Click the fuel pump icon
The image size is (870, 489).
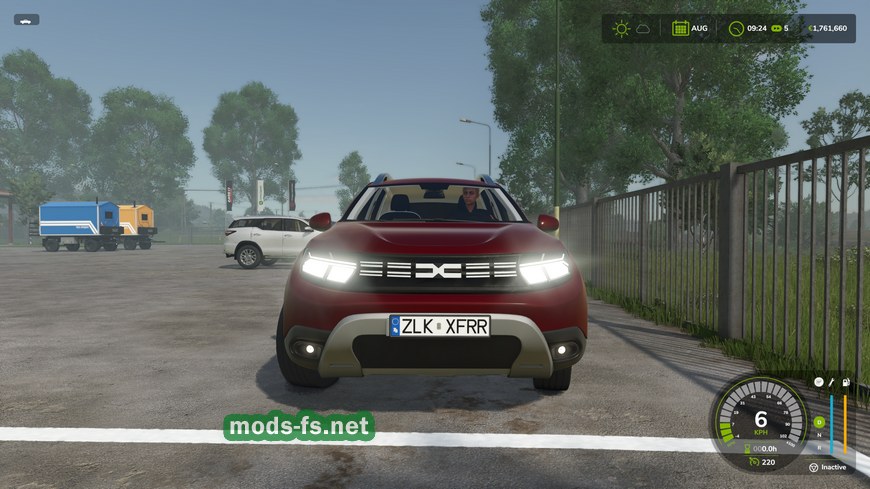pyautogui.click(x=846, y=382)
